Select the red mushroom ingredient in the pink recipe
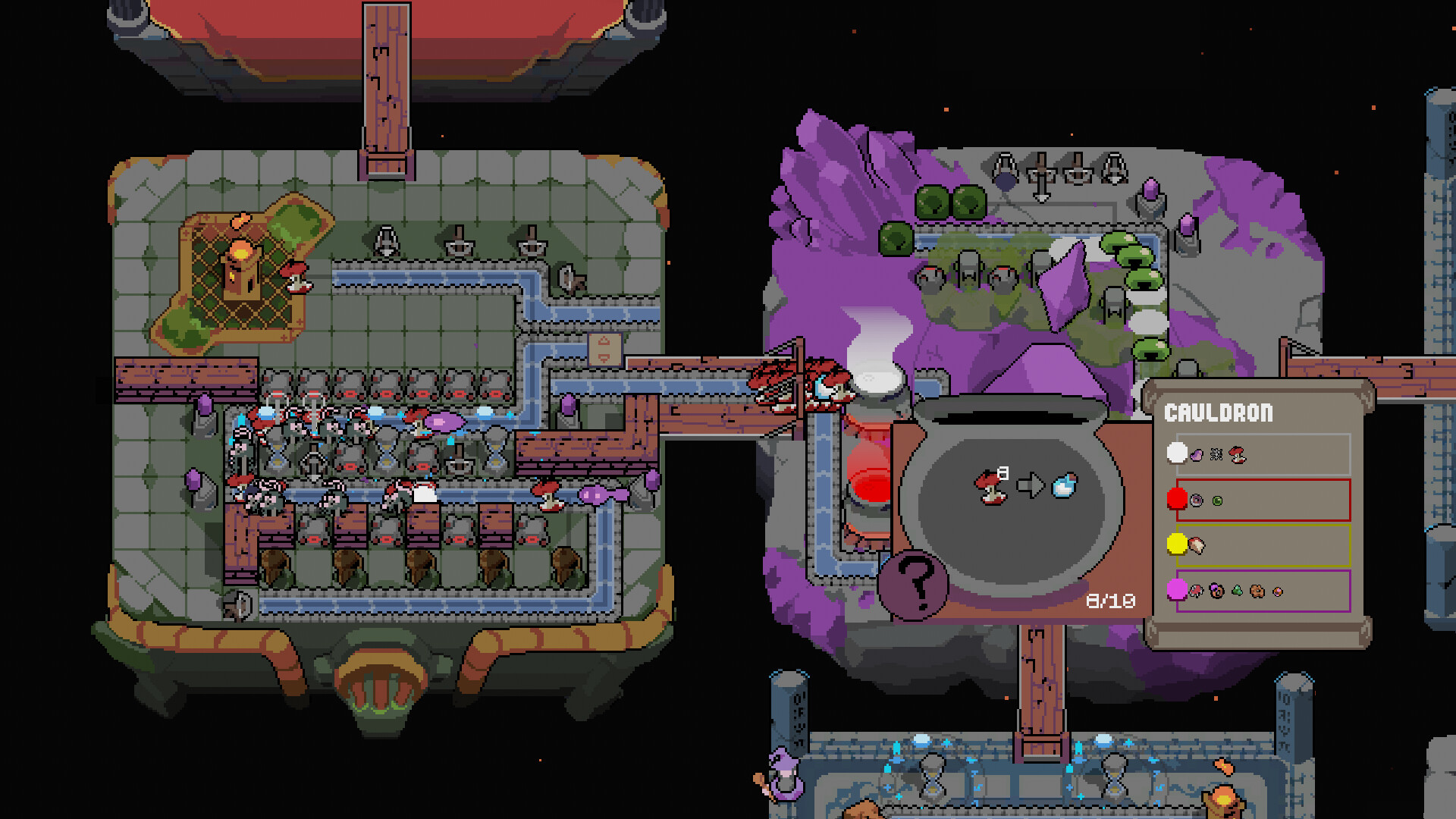The width and height of the screenshot is (1456, 819). tap(1196, 591)
